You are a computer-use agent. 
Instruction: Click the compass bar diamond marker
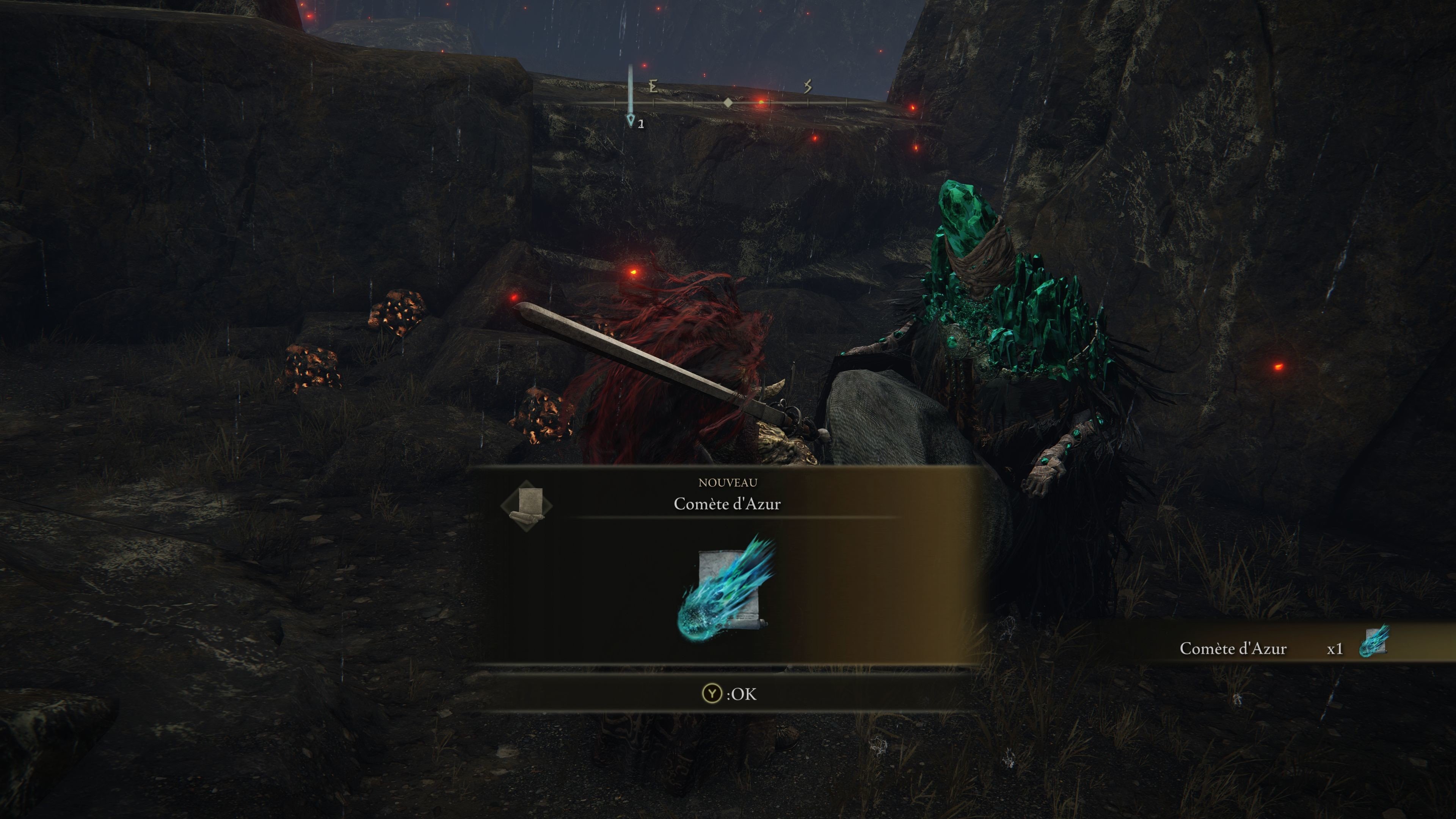(x=728, y=103)
